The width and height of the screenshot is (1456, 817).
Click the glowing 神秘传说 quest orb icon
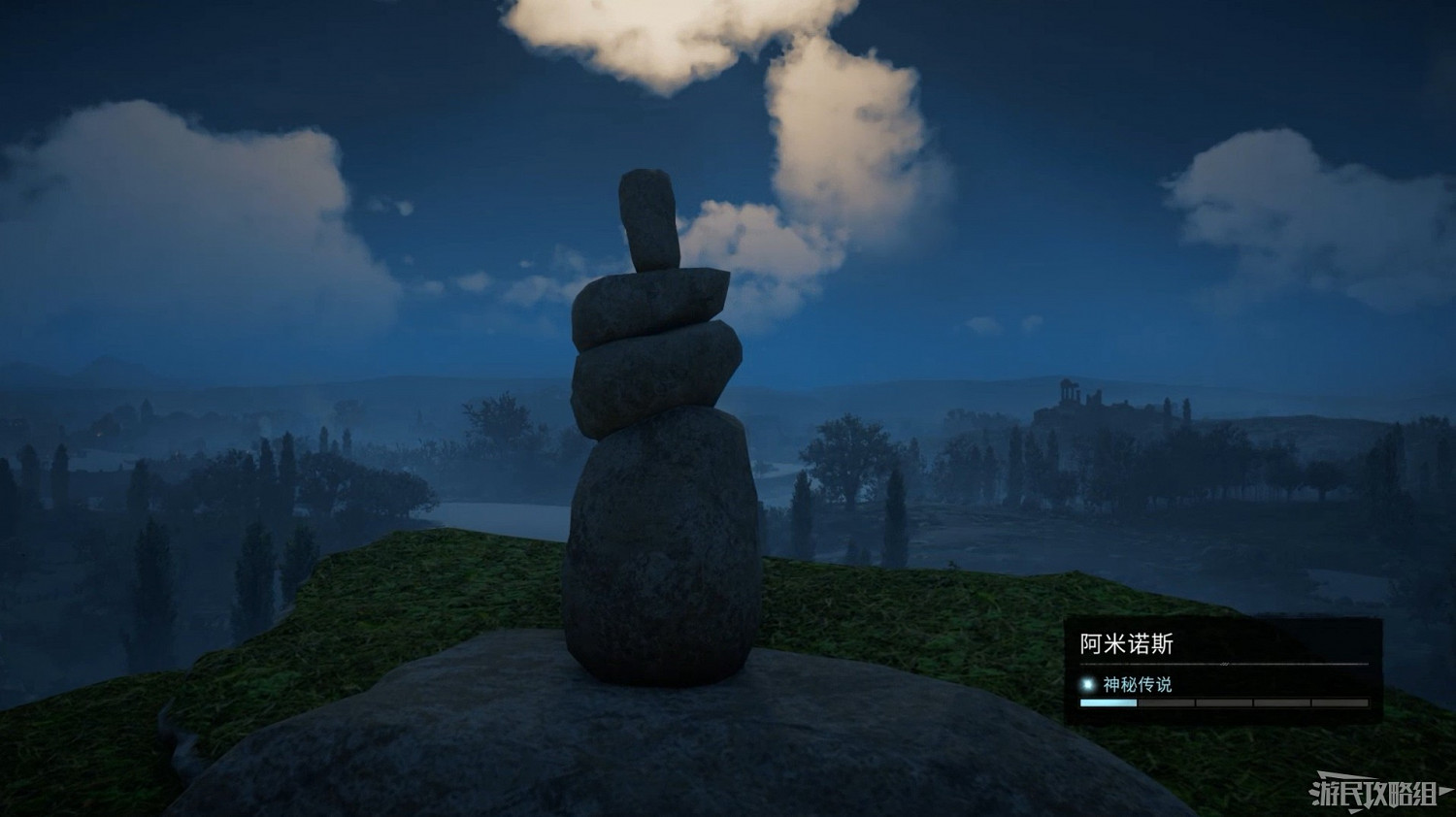[x=1087, y=683]
